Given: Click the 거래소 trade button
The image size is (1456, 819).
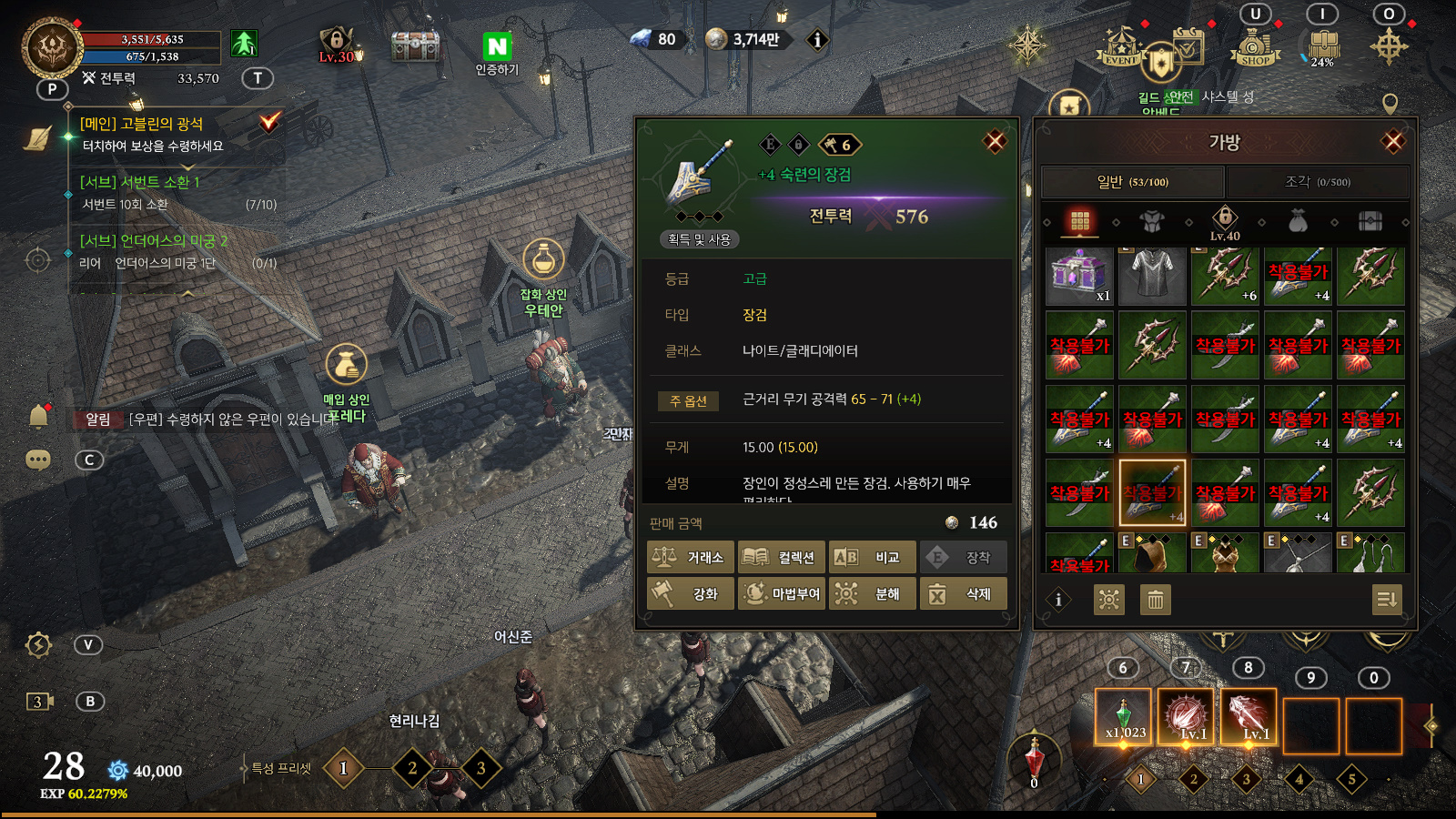Looking at the screenshot, I should [690, 558].
